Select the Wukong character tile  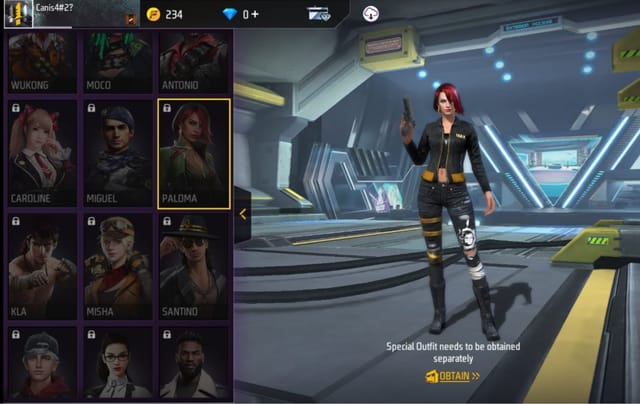tap(41, 62)
